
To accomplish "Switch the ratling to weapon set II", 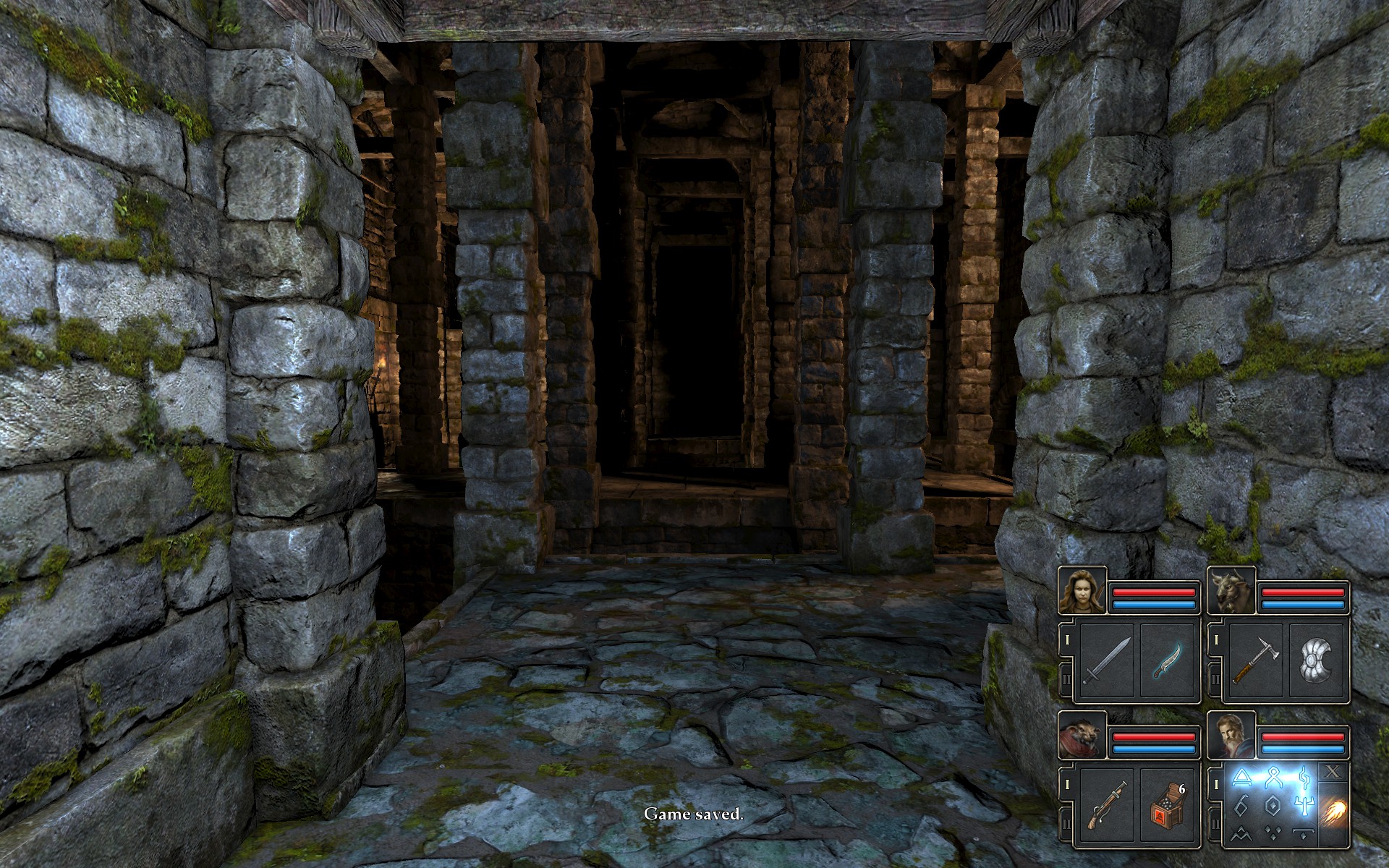I will (1067, 823).
